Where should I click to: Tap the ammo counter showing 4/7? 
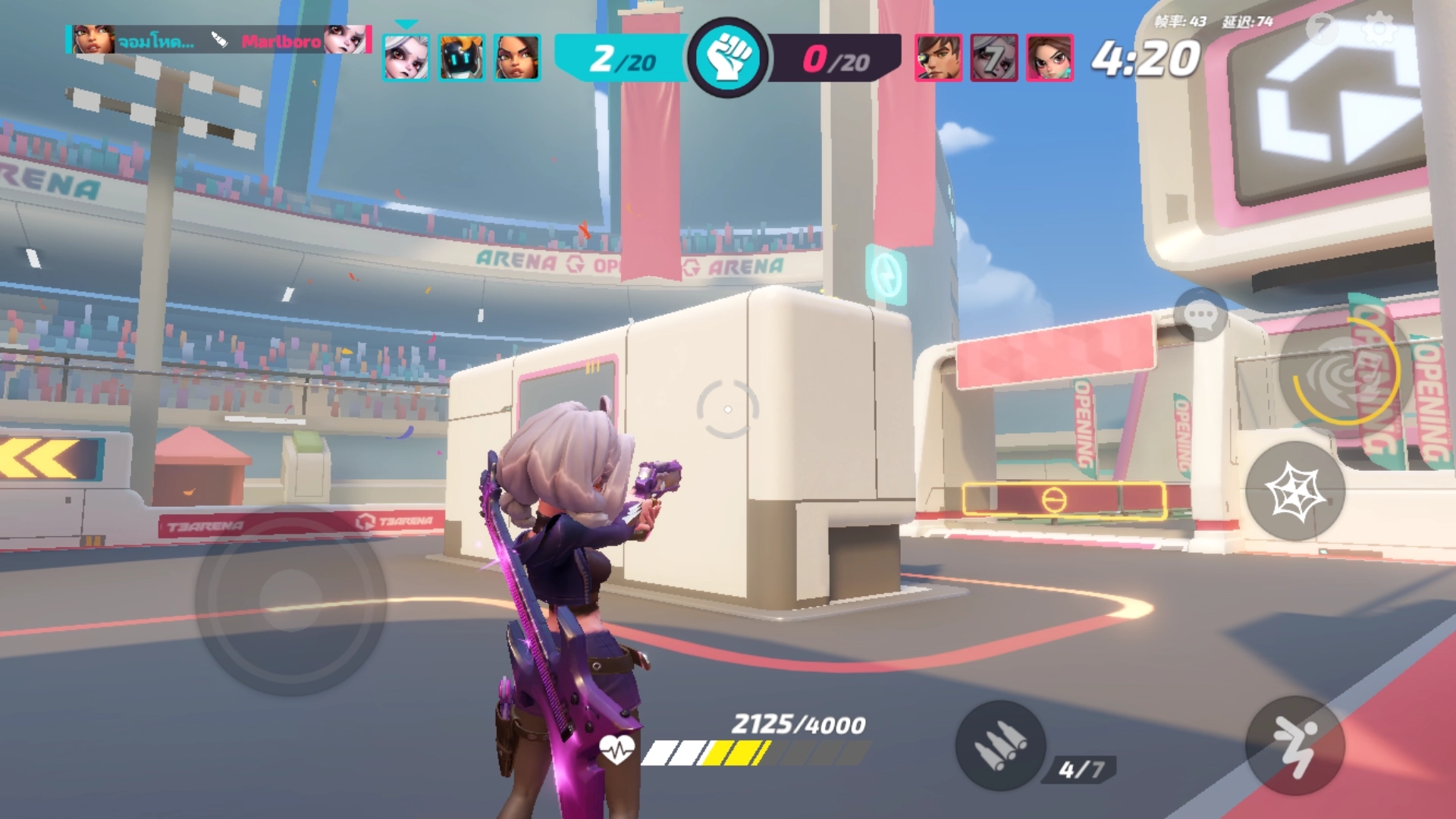coord(1079,767)
